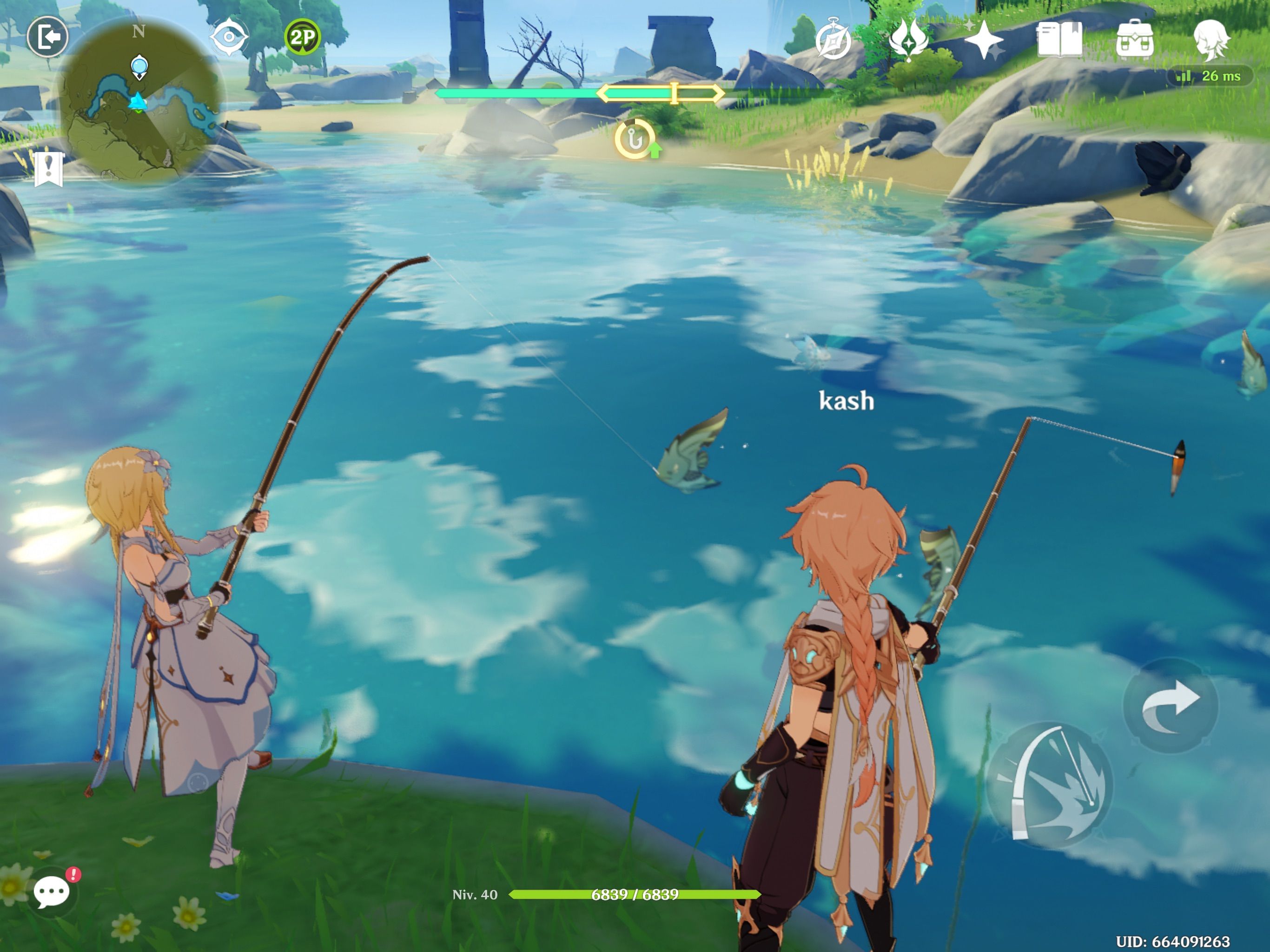The height and width of the screenshot is (952, 1270).
Task: Click the player nameplate kash
Action: 847,401
